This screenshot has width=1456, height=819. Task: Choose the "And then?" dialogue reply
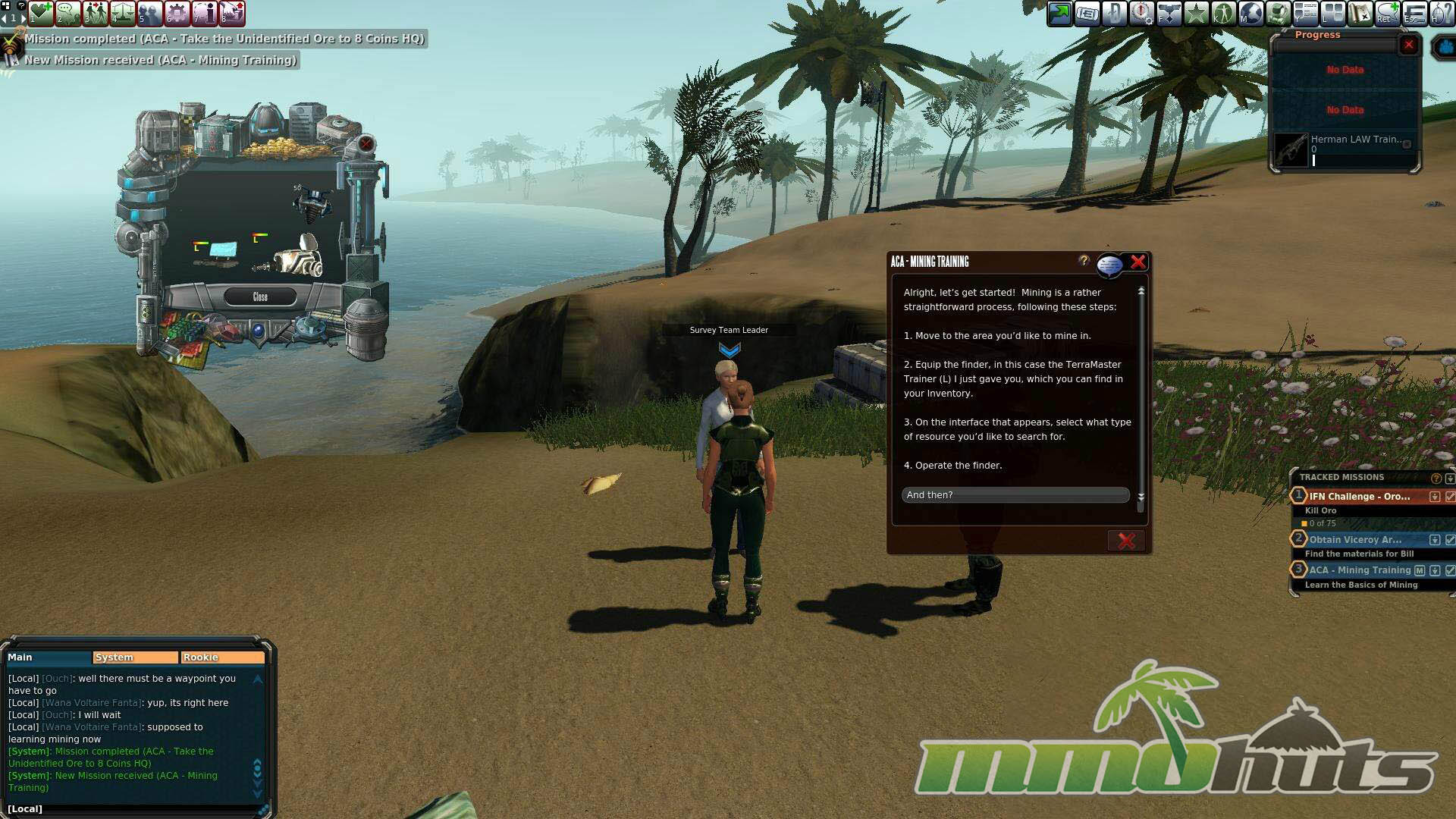coord(1015,495)
